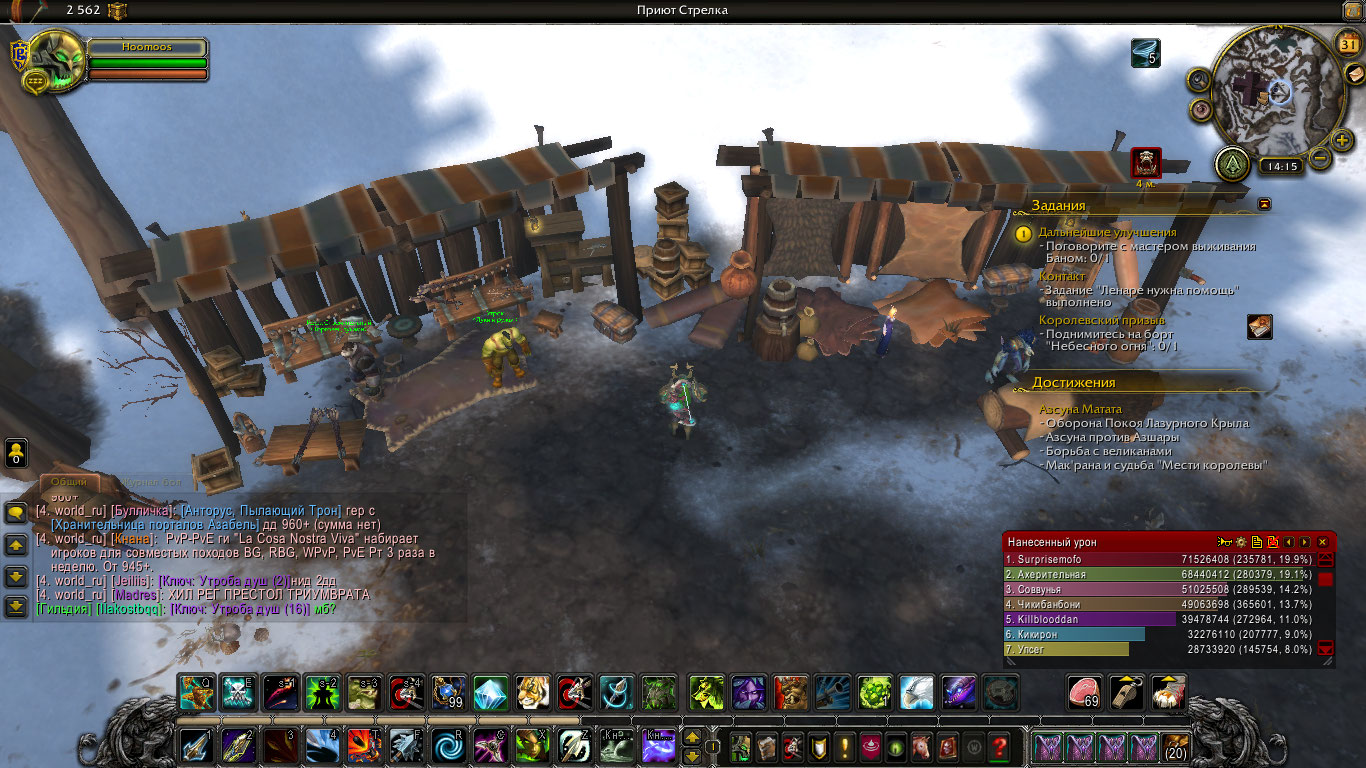Toggle the minimap tracking magnifier button
The height and width of the screenshot is (768, 1366).
click(1200, 79)
